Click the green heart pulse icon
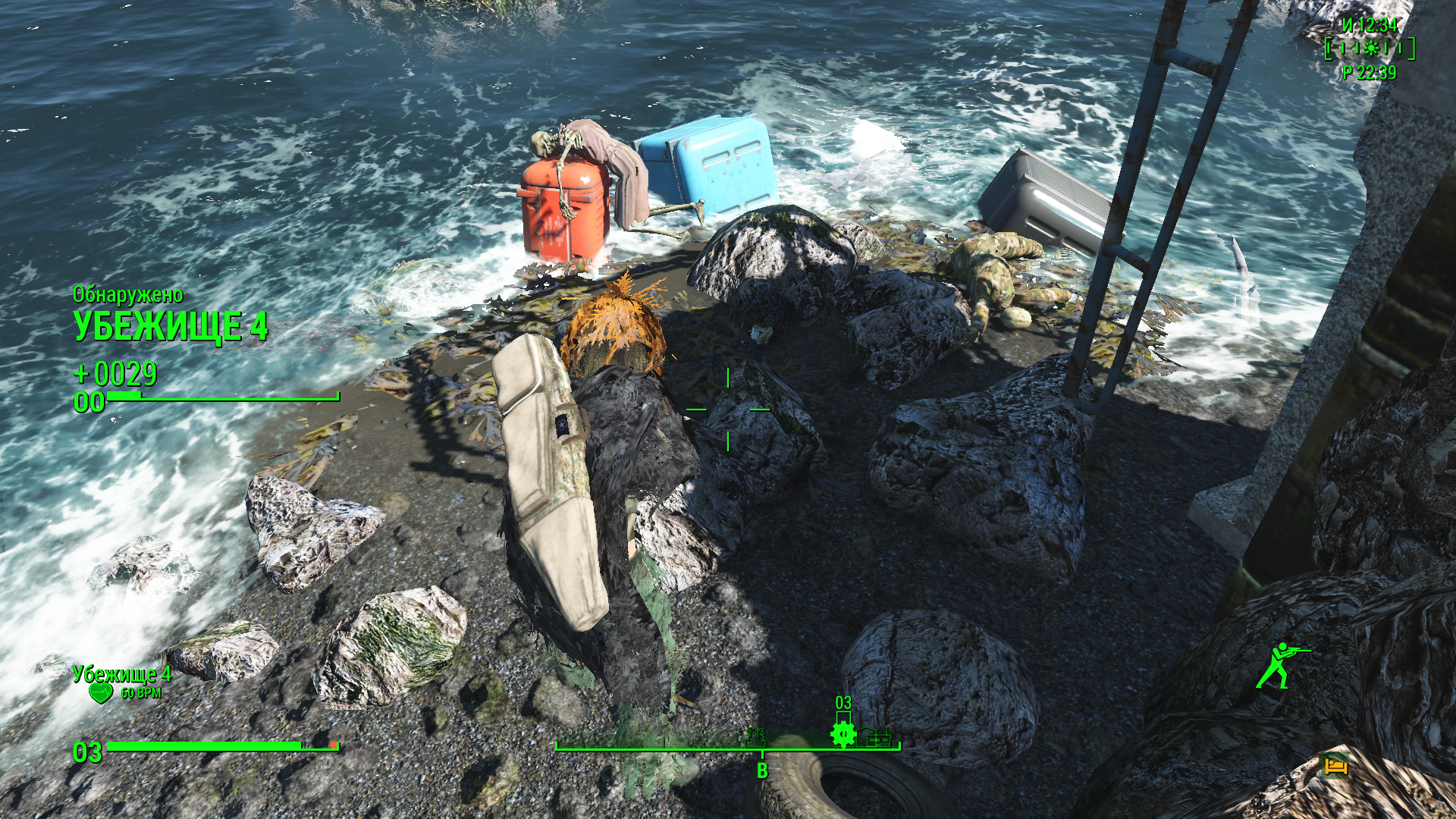The image size is (1456, 819). coord(100,692)
